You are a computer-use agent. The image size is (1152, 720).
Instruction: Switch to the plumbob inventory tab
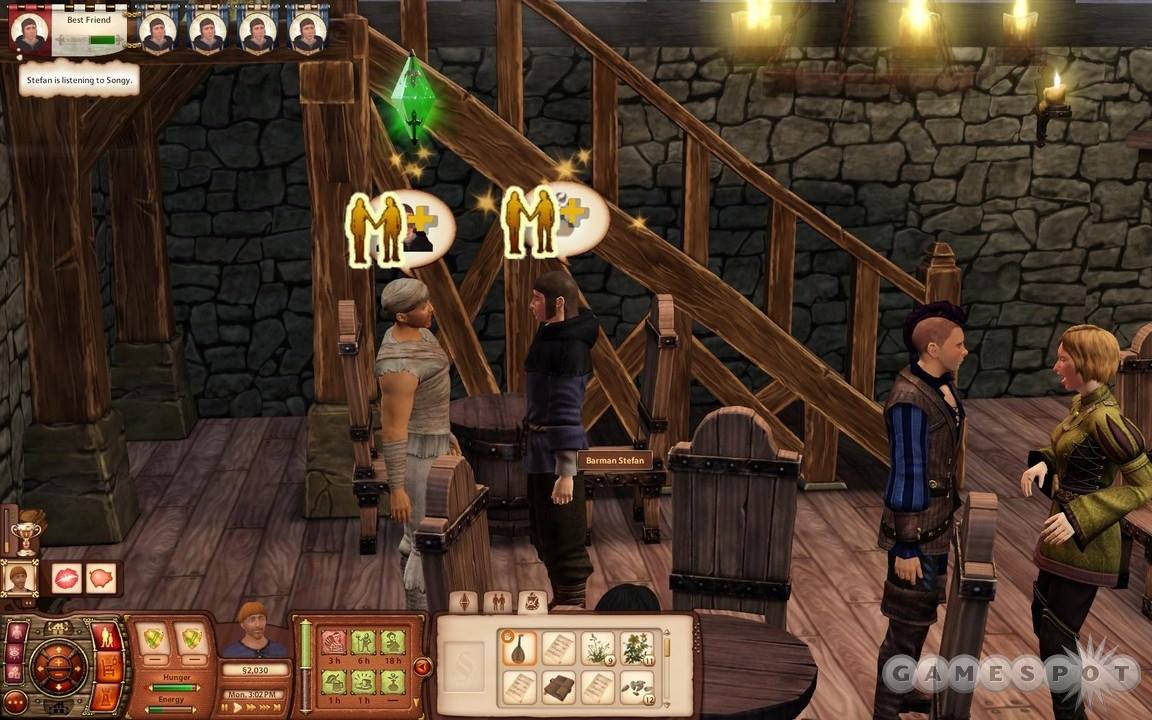point(462,601)
